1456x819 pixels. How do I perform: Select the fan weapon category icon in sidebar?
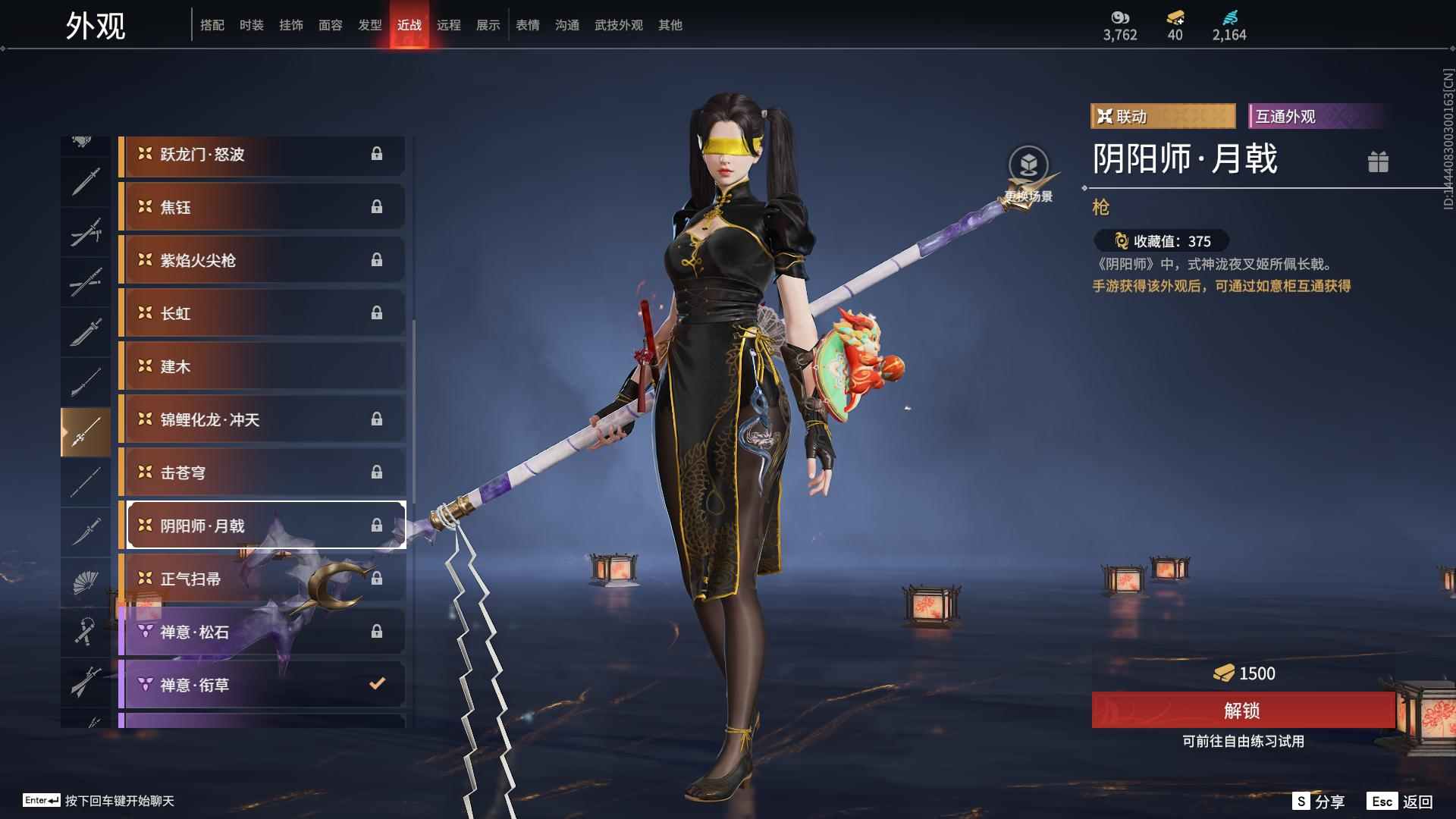coord(86,582)
